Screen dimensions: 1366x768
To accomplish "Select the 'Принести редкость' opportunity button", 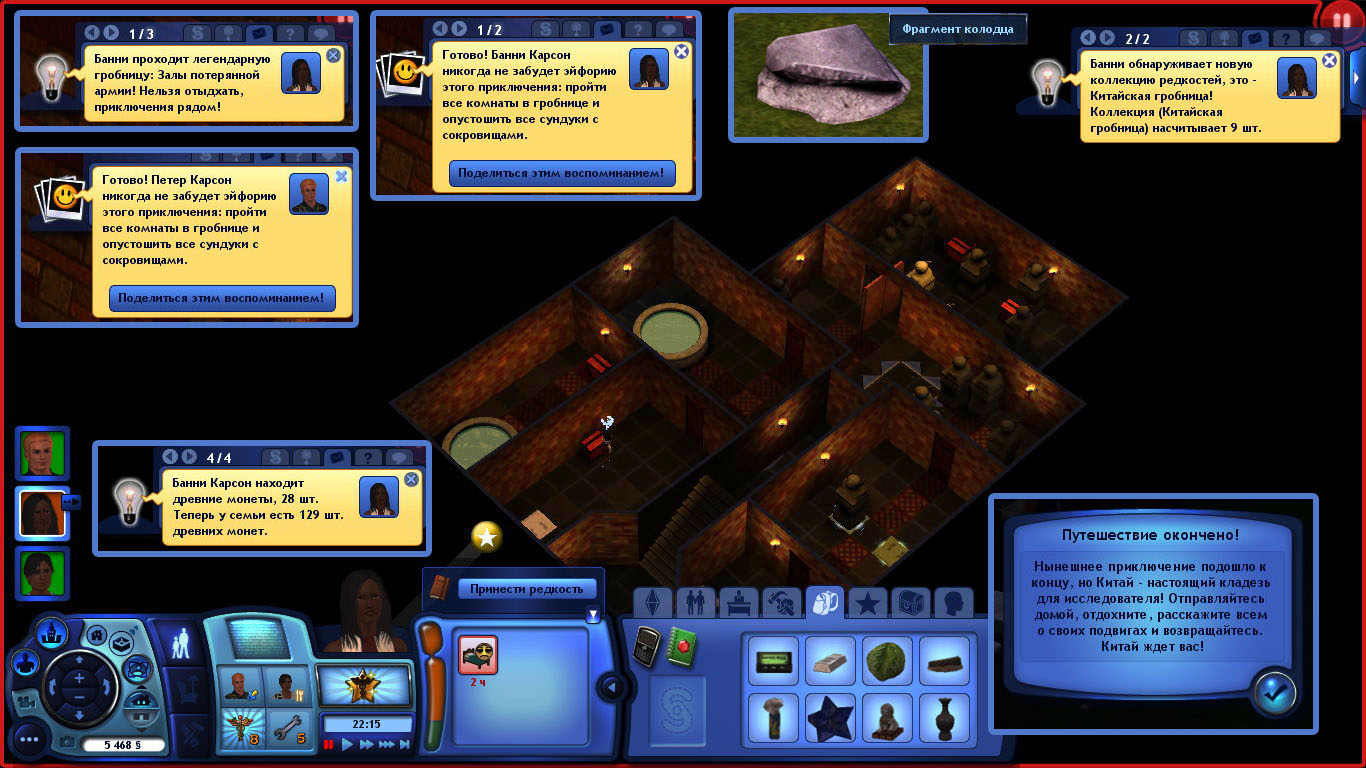I will pos(526,589).
